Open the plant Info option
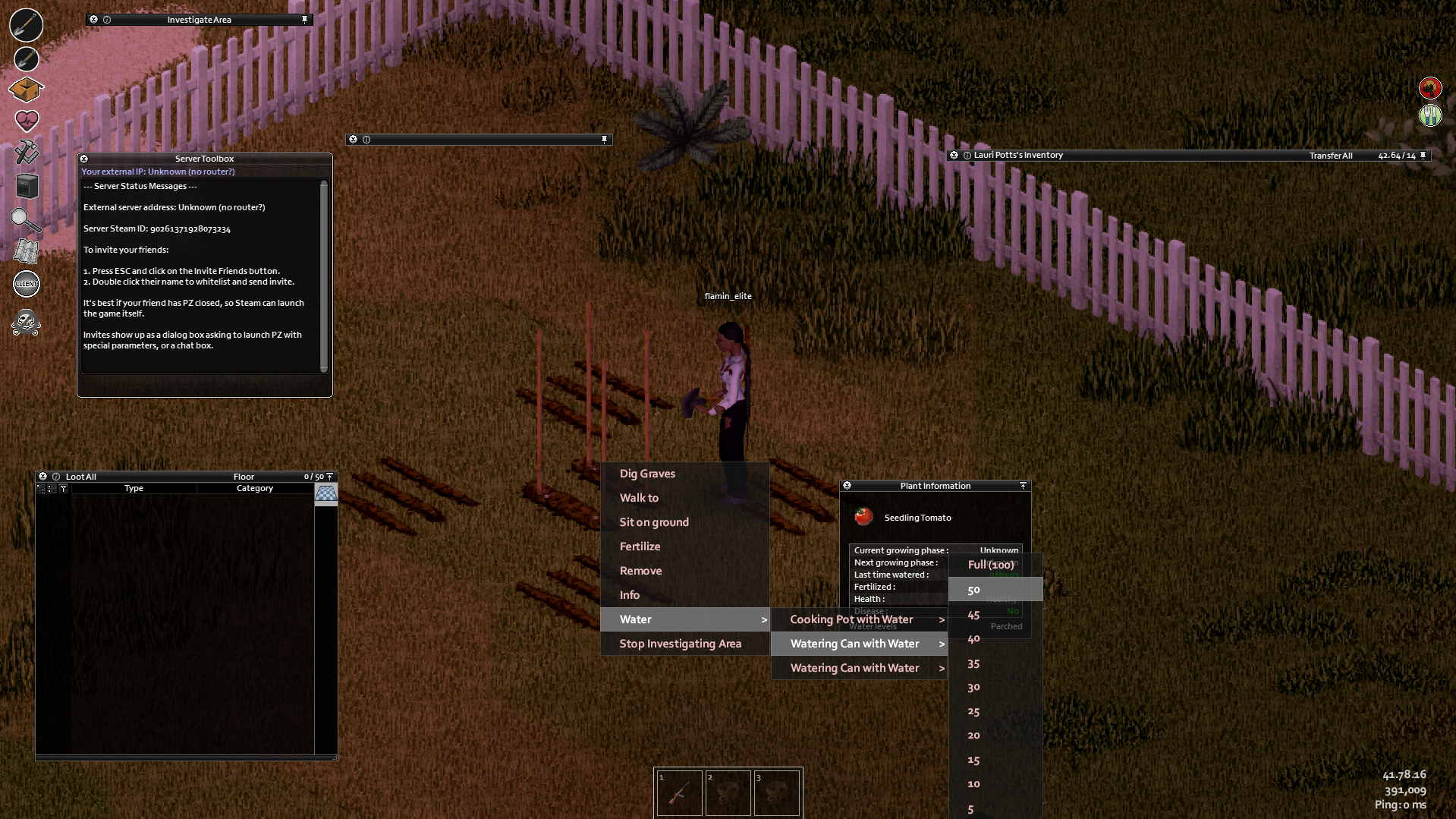This screenshot has width=1456, height=819. 629,595
